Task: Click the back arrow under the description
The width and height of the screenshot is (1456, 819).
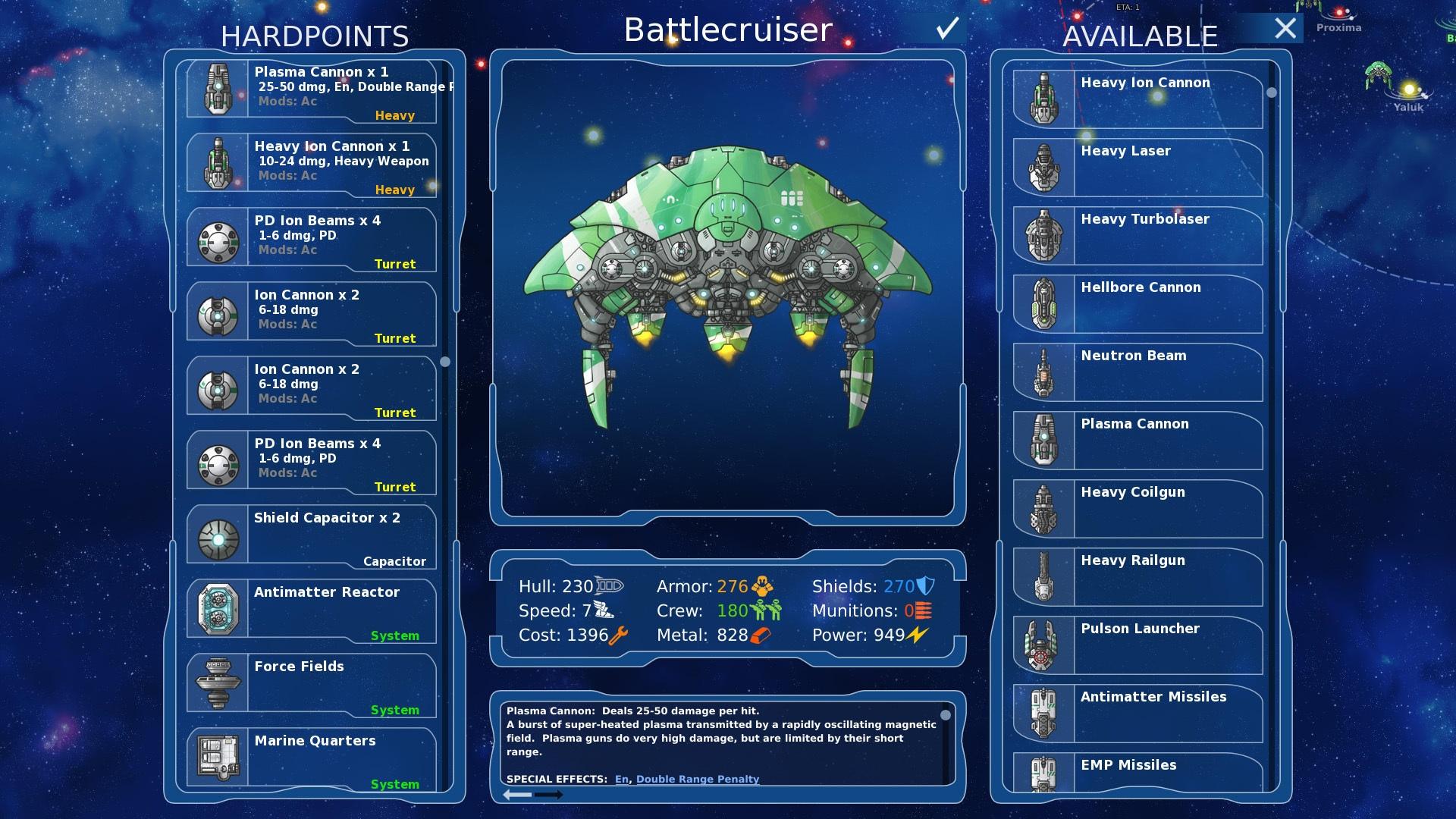Action: click(x=519, y=795)
